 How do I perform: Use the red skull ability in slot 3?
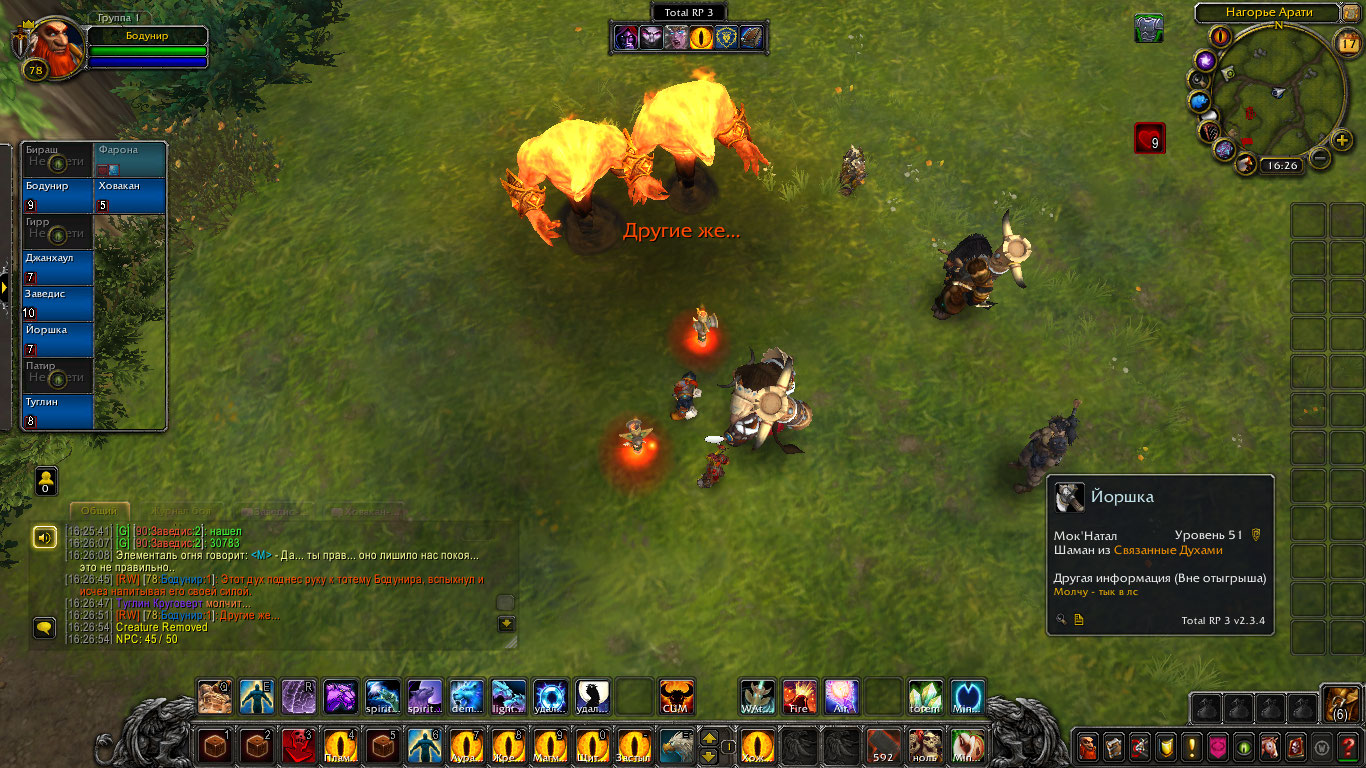pyautogui.click(x=298, y=746)
